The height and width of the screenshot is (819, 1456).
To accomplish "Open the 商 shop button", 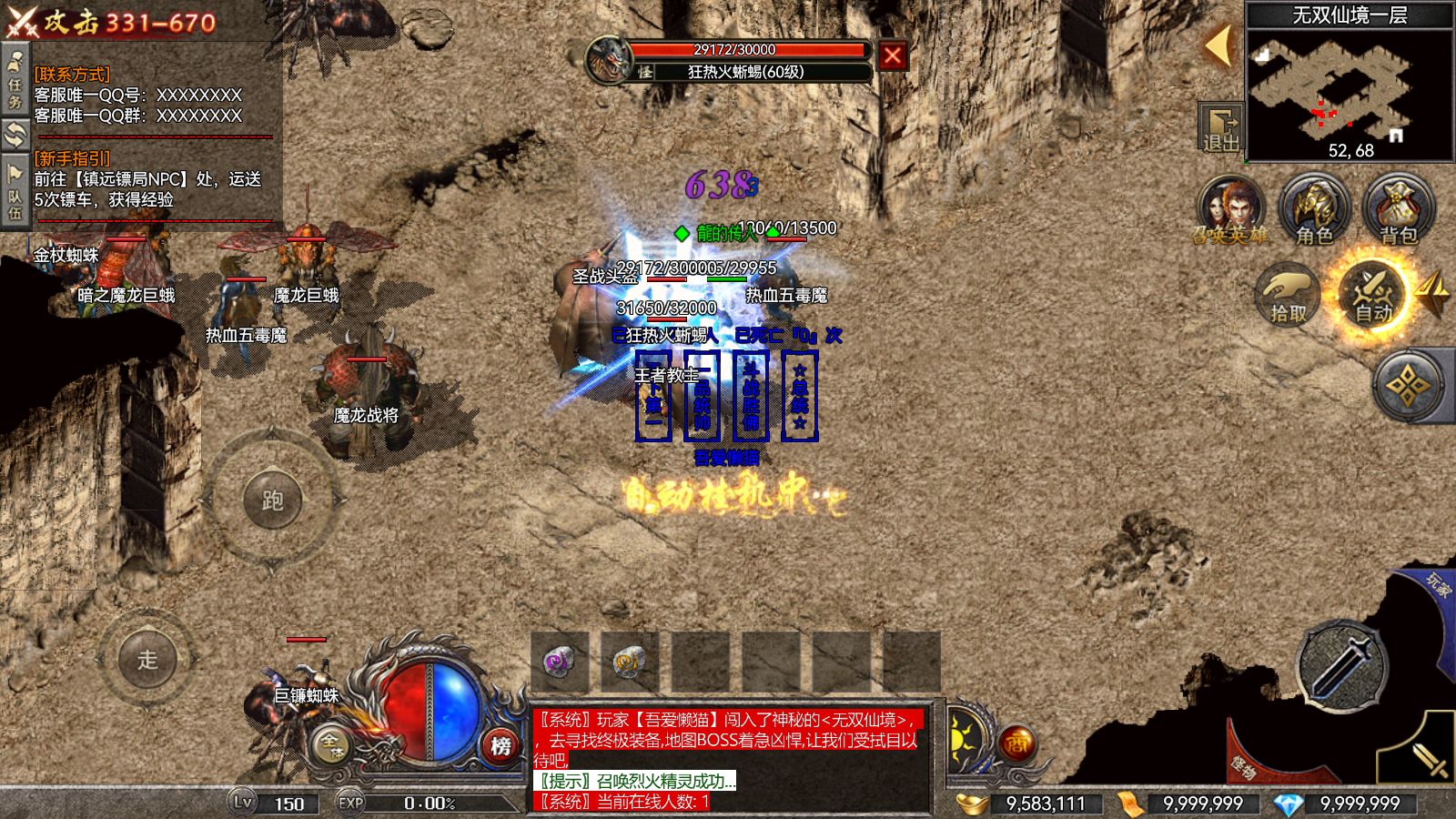I will tap(1016, 743).
